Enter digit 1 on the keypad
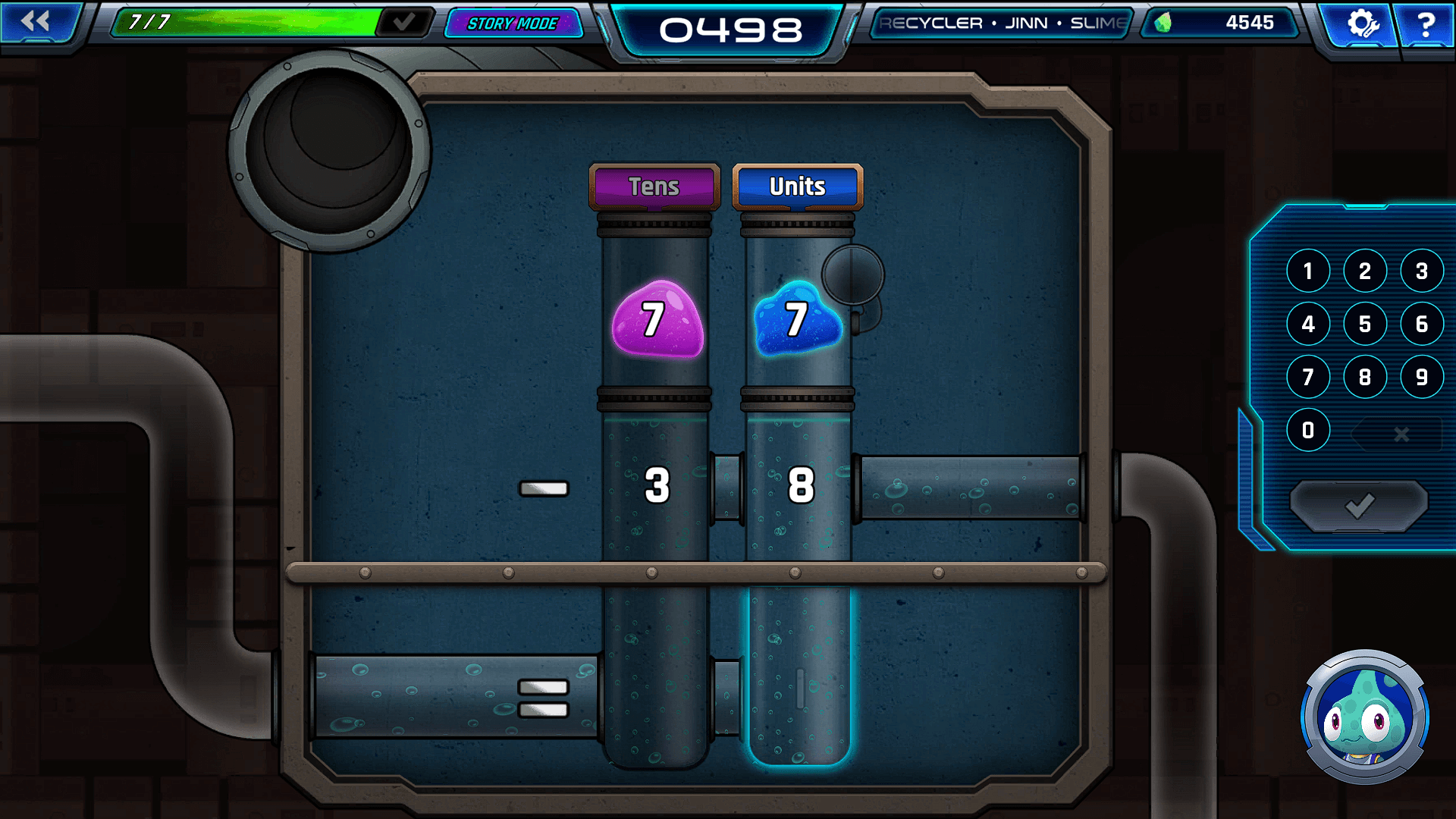 [x=1308, y=271]
